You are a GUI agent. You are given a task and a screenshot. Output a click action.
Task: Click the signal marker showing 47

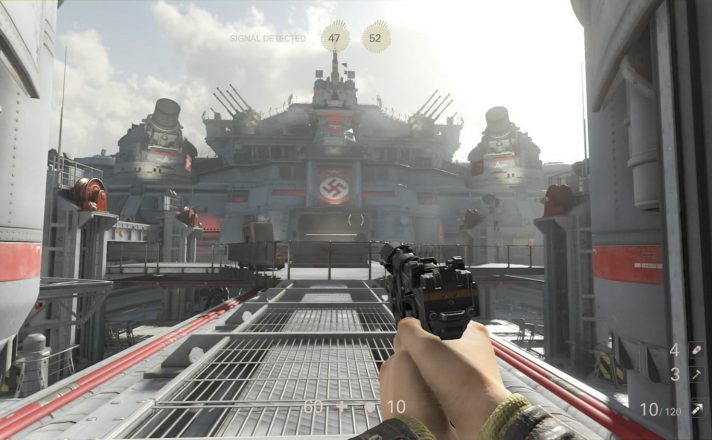[x=335, y=37]
